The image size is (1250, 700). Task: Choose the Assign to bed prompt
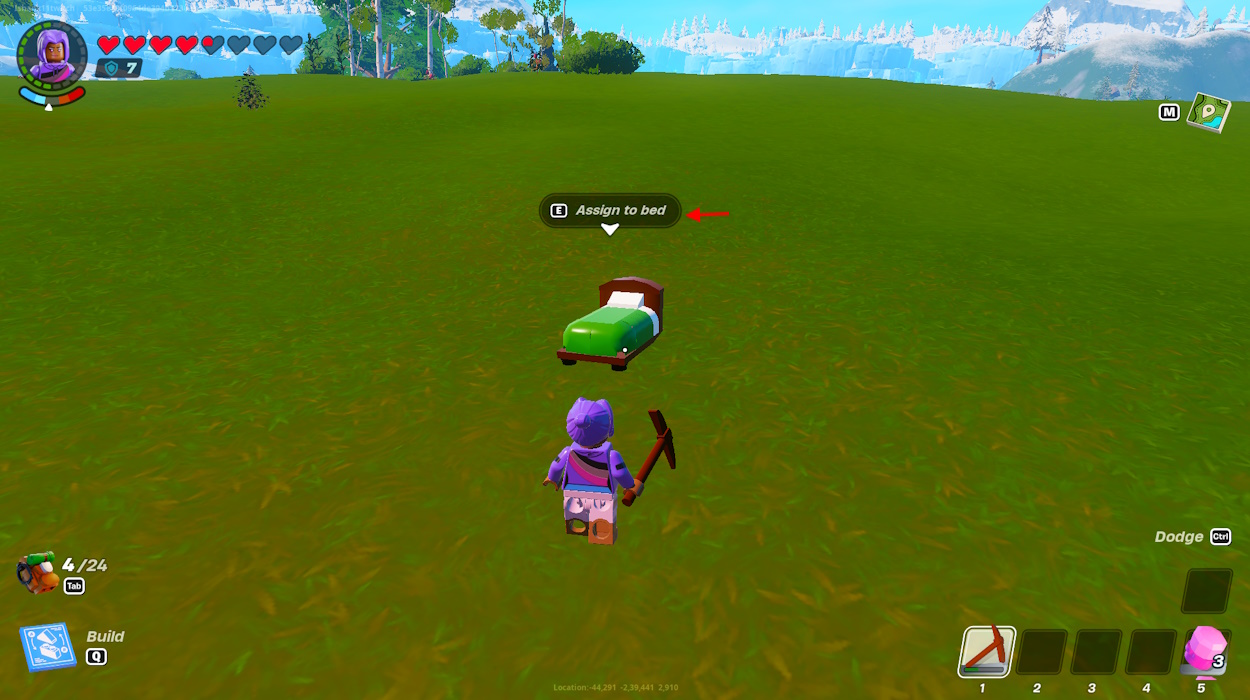click(x=610, y=210)
